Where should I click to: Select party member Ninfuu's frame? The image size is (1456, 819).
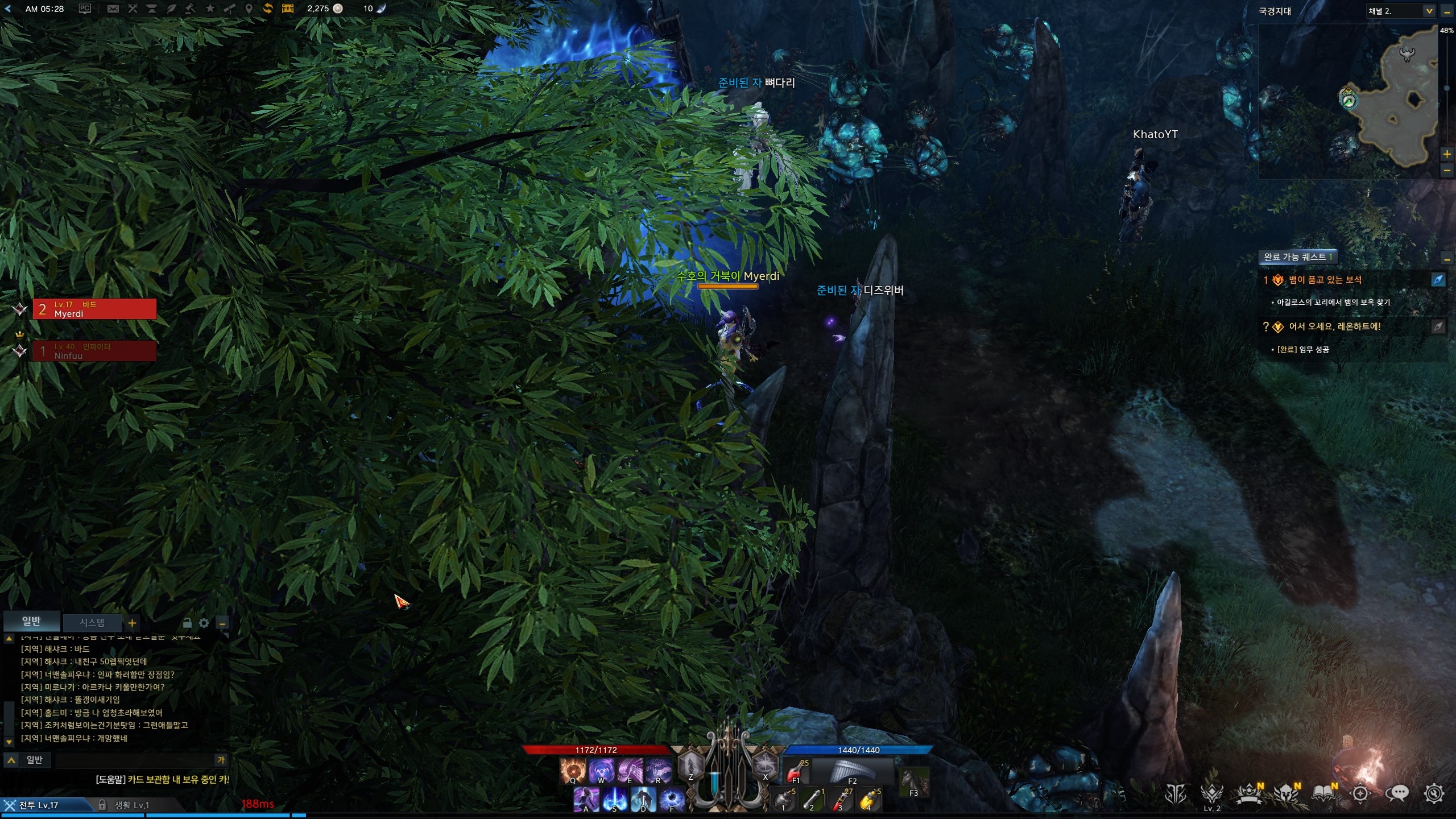tap(94, 351)
